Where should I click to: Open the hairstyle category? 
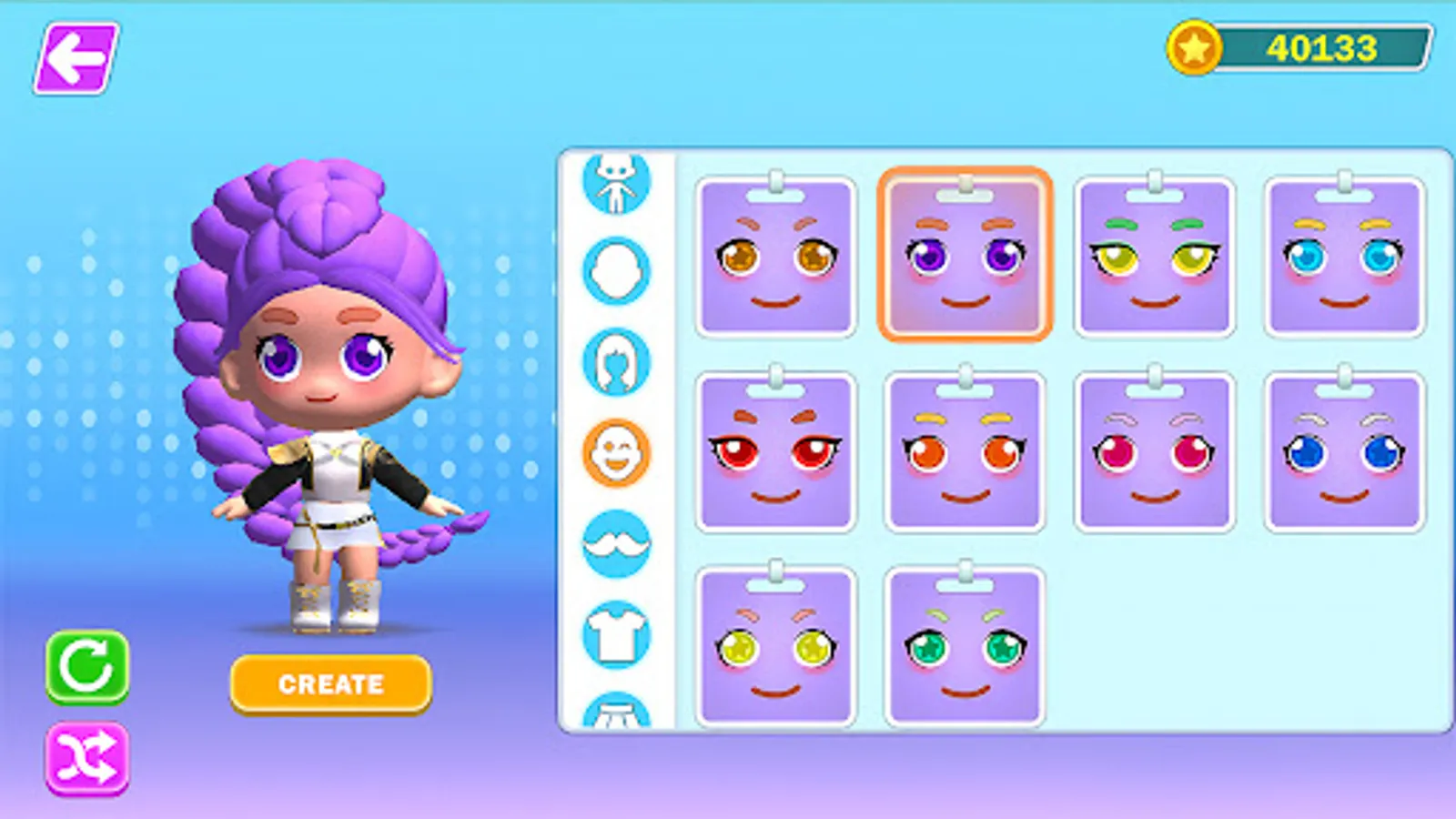pos(614,360)
